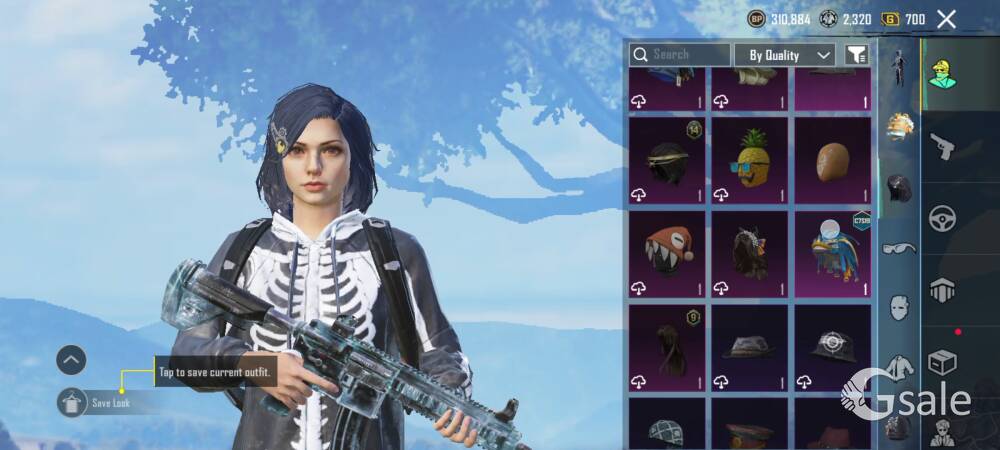Choose the black helmet with gold band
Image resolution: width=1000 pixels, height=450 pixels.
(x=667, y=158)
